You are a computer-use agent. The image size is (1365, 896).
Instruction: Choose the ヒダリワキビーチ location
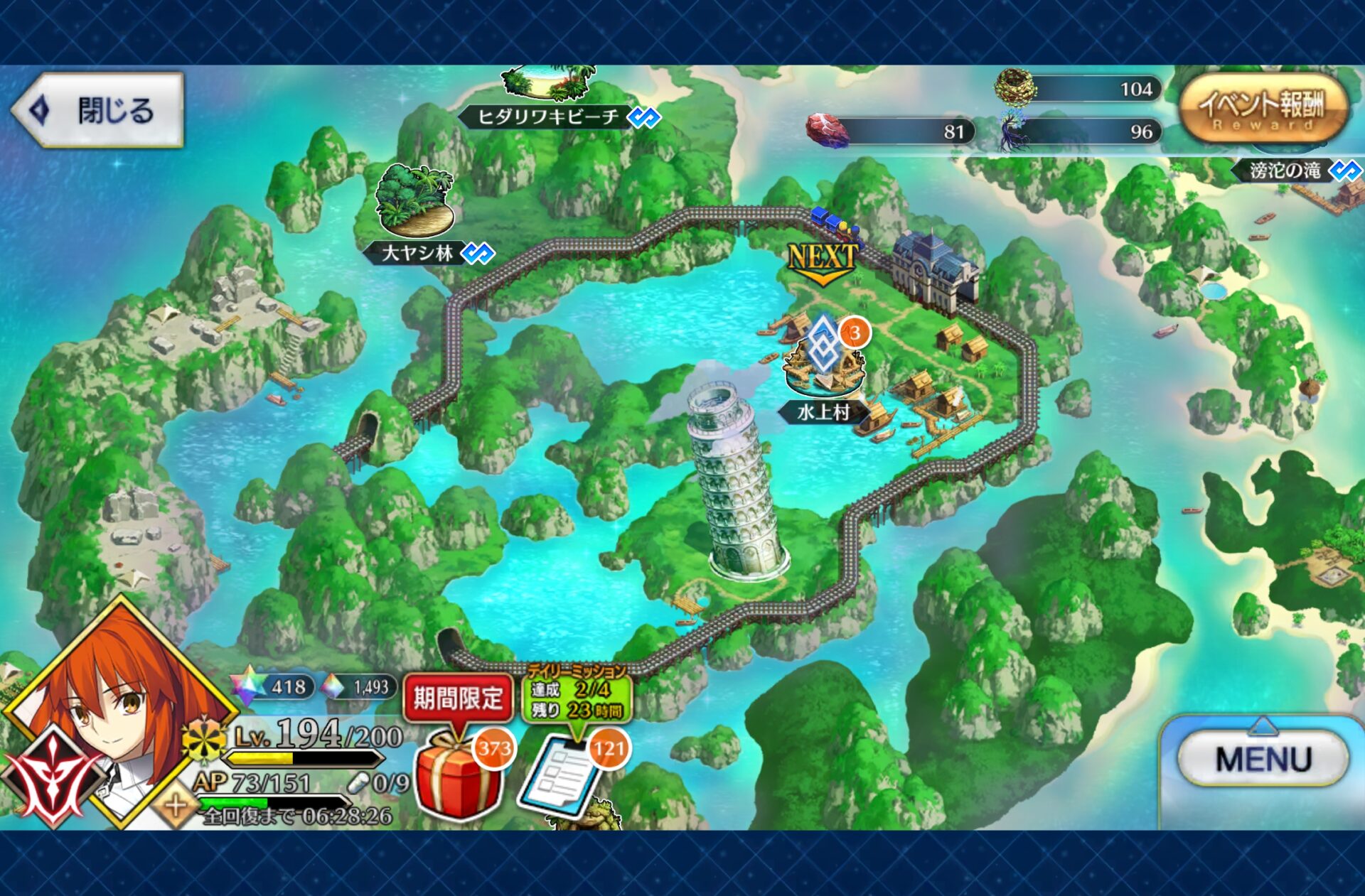coord(548,116)
